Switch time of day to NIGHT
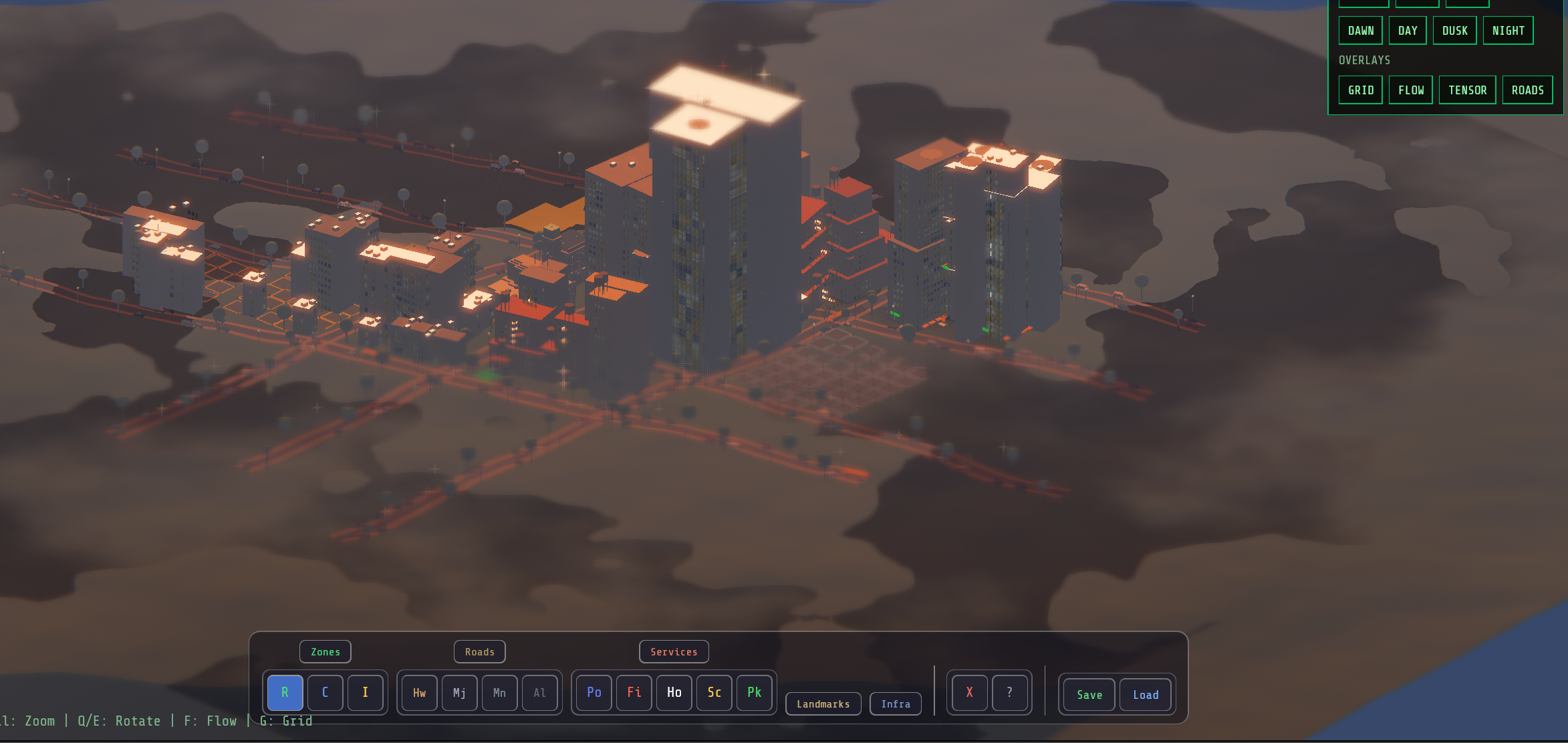The width and height of the screenshot is (1568, 743). tap(1509, 30)
